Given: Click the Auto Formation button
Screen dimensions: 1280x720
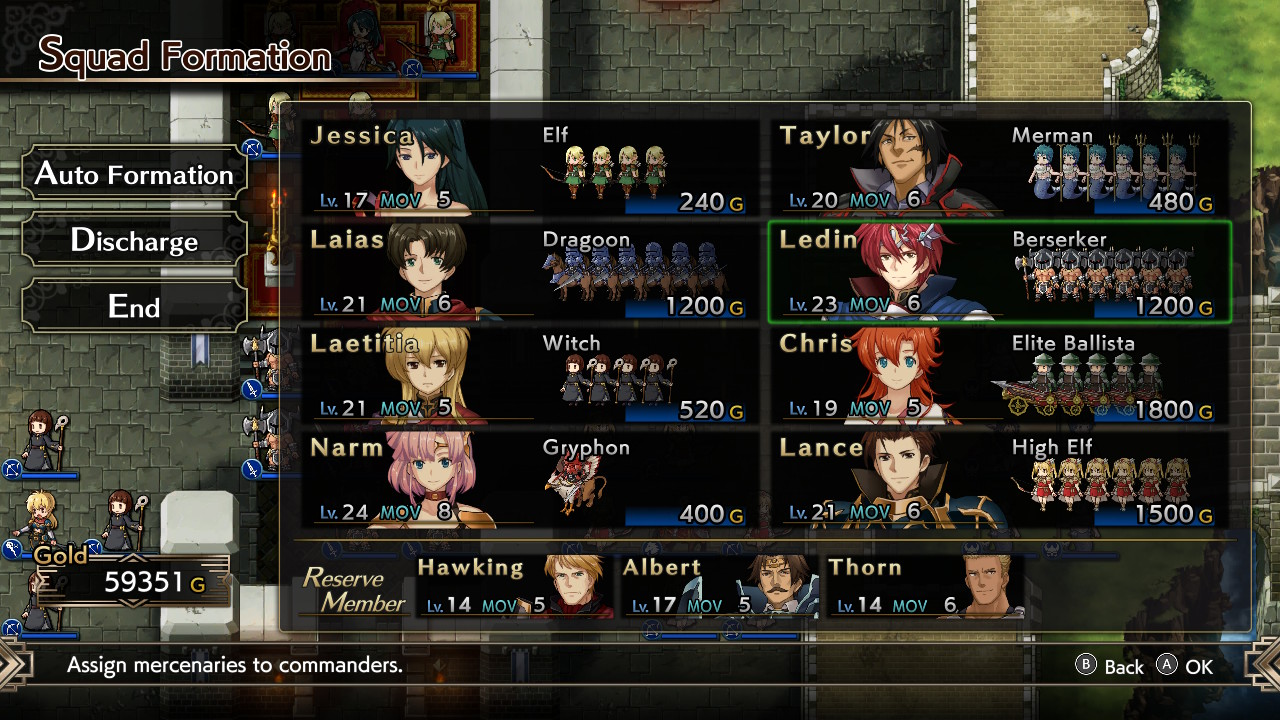Looking at the screenshot, I should 133,174.
